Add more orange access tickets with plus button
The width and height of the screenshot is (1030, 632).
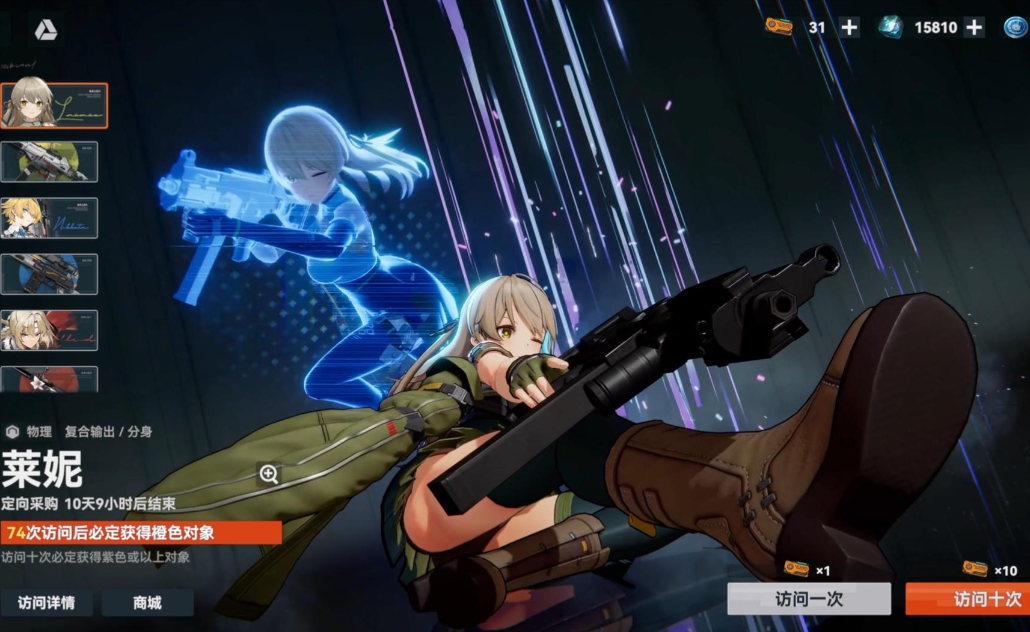click(x=849, y=28)
